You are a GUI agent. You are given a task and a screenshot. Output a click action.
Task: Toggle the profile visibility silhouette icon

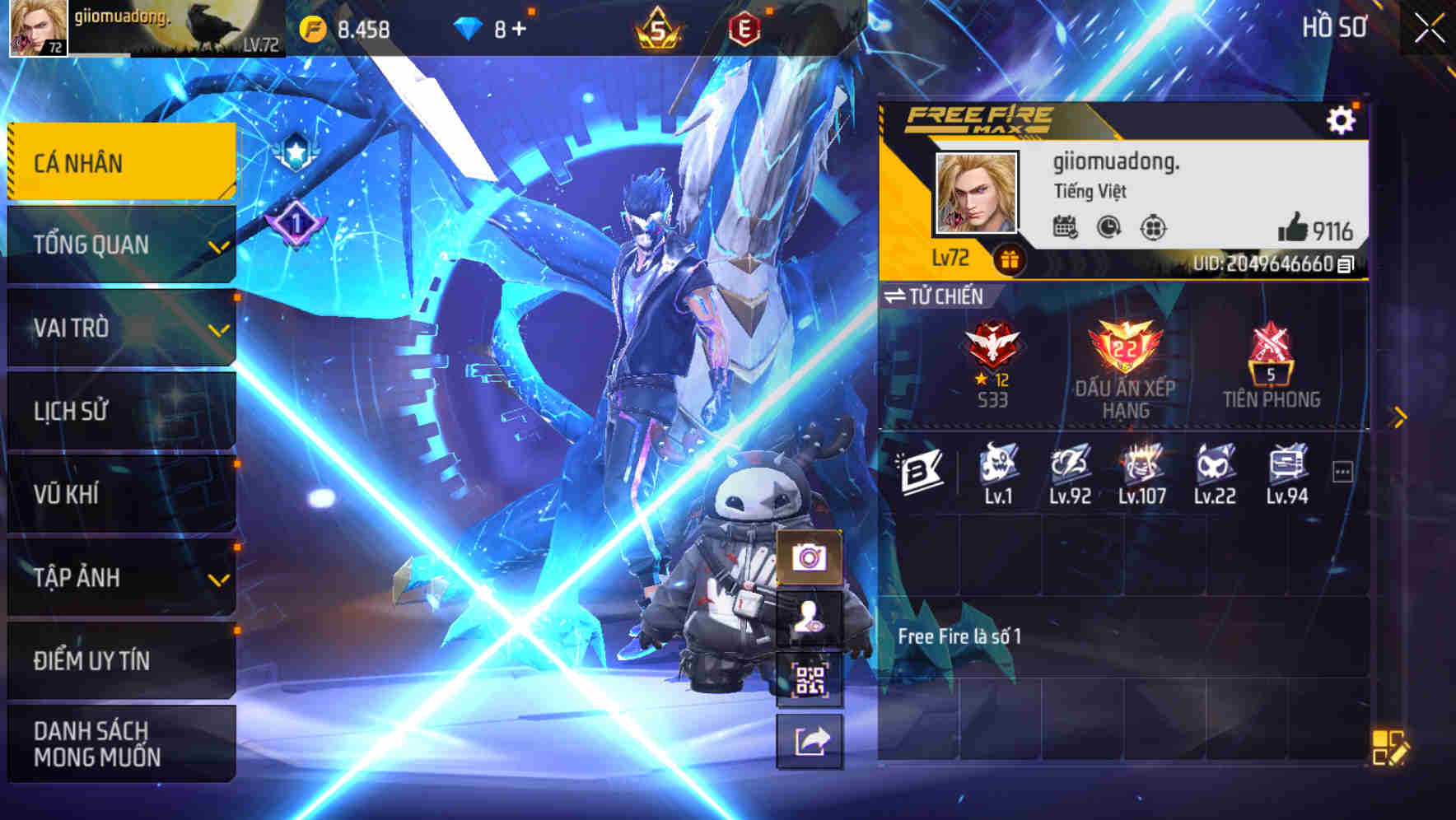point(810,619)
